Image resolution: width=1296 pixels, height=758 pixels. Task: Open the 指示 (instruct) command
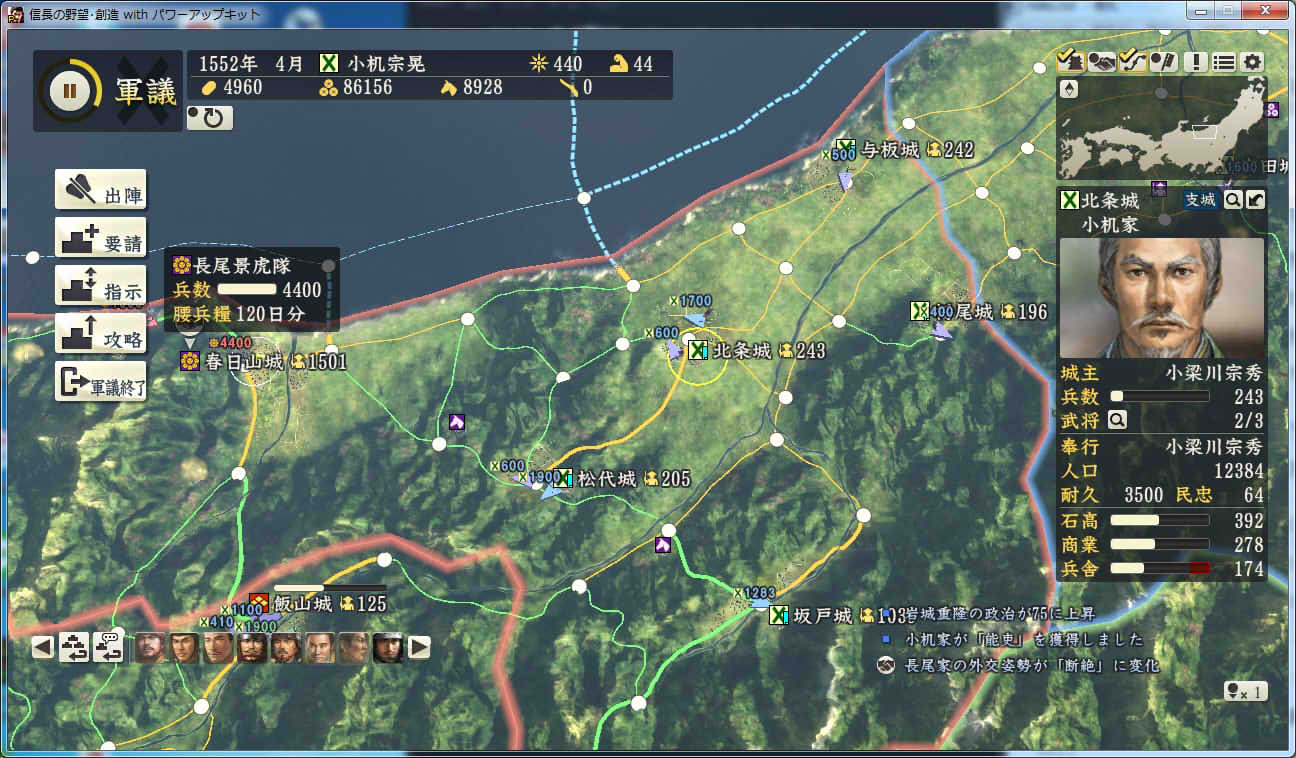point(100,286)
